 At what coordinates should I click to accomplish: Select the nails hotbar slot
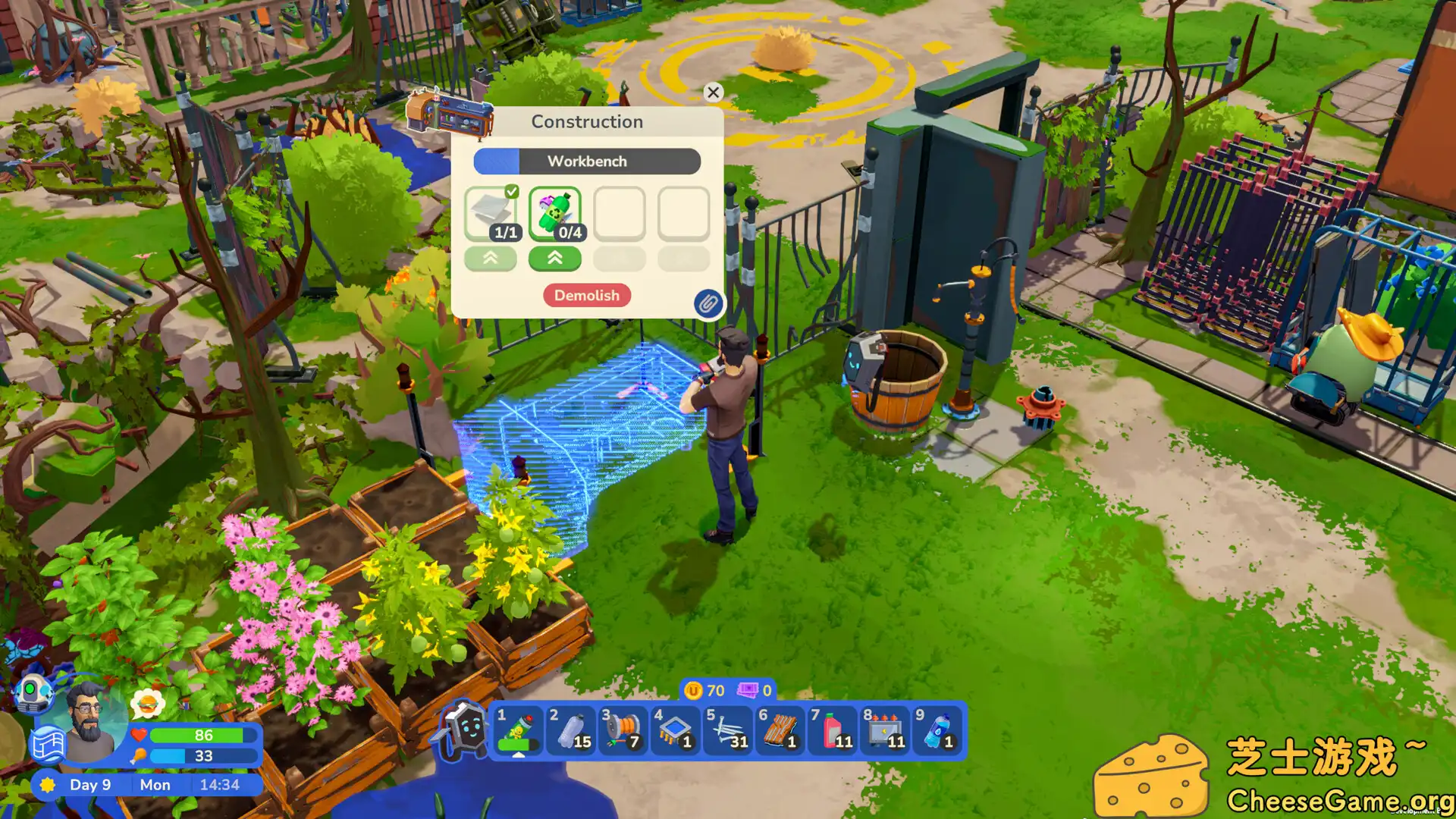pyautogui.click(x=728, y=730)
